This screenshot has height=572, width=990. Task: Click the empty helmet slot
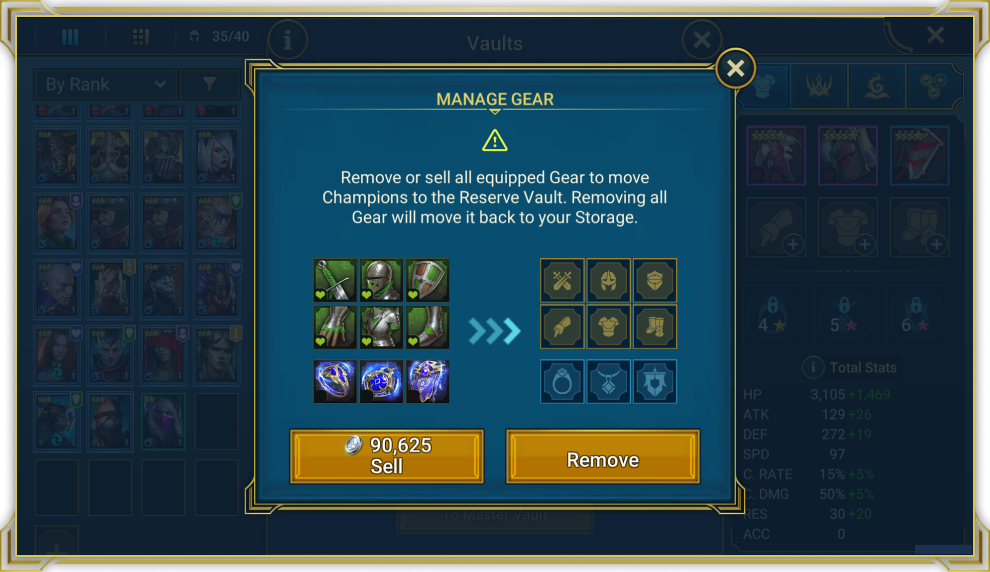click(x=608, y=280)
